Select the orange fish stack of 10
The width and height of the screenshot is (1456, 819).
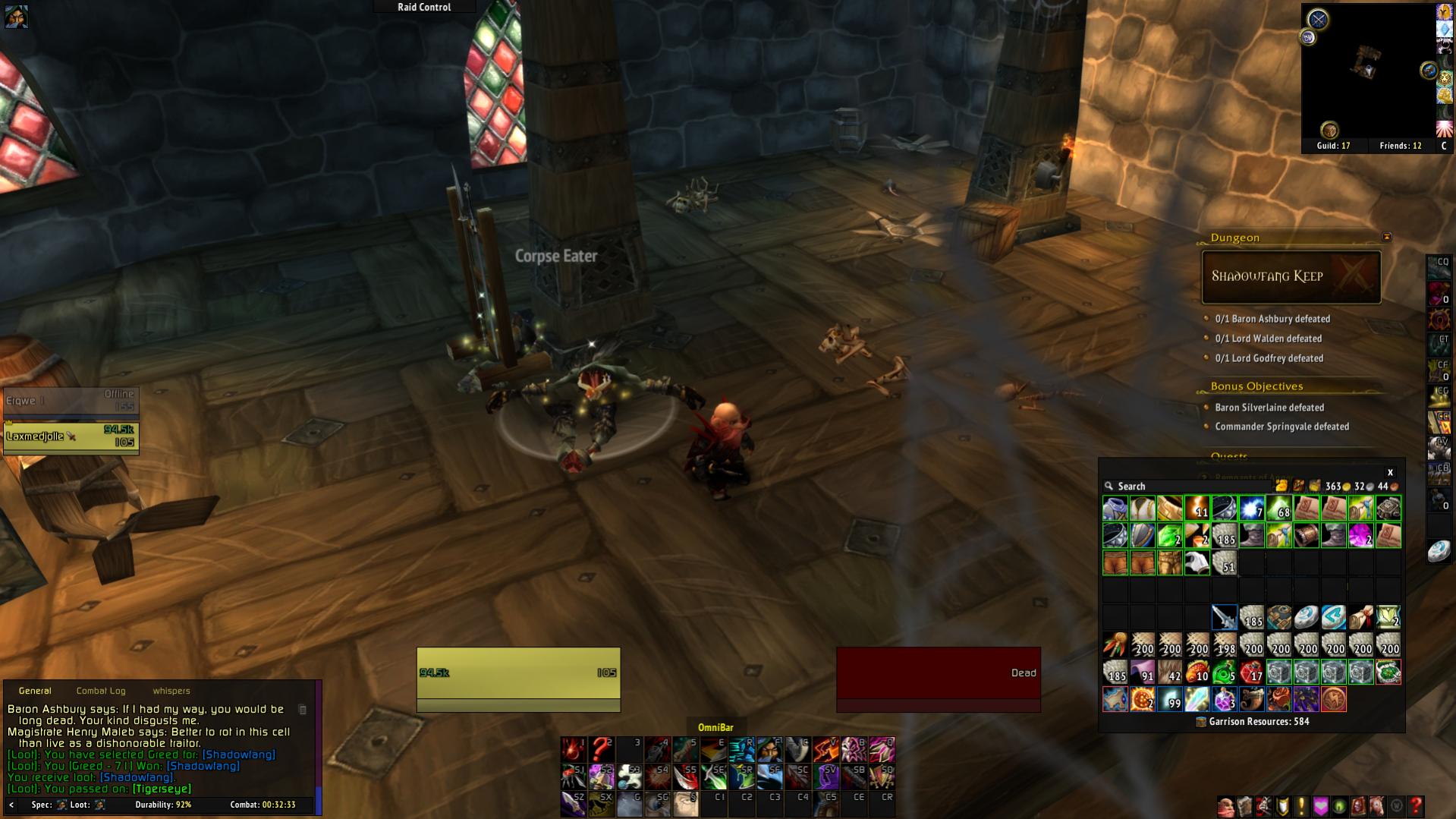1197,673
